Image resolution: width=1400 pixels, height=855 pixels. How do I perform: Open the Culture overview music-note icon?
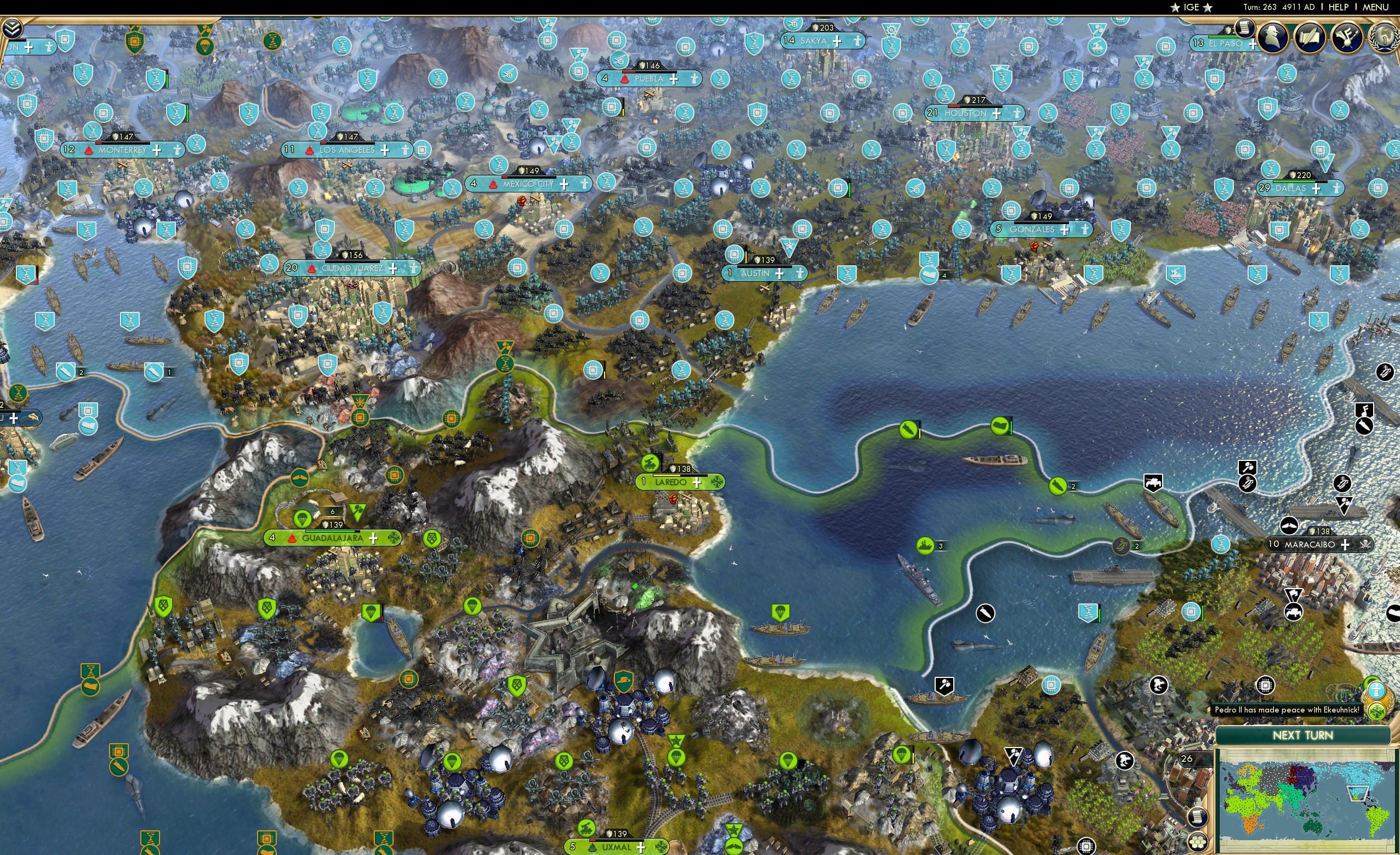(1347, 37)
